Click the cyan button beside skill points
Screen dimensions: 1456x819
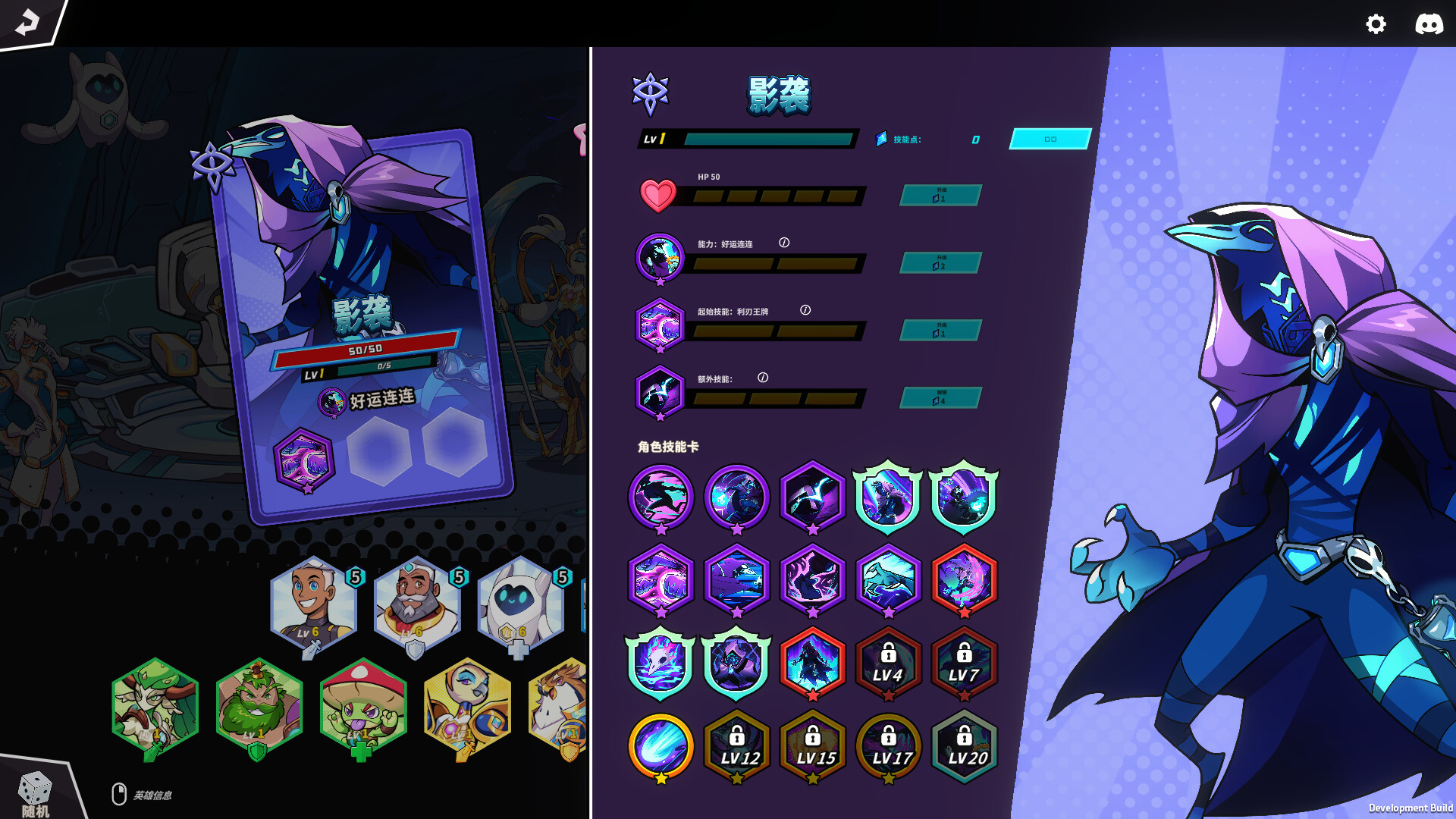[x=1050, y=139]
